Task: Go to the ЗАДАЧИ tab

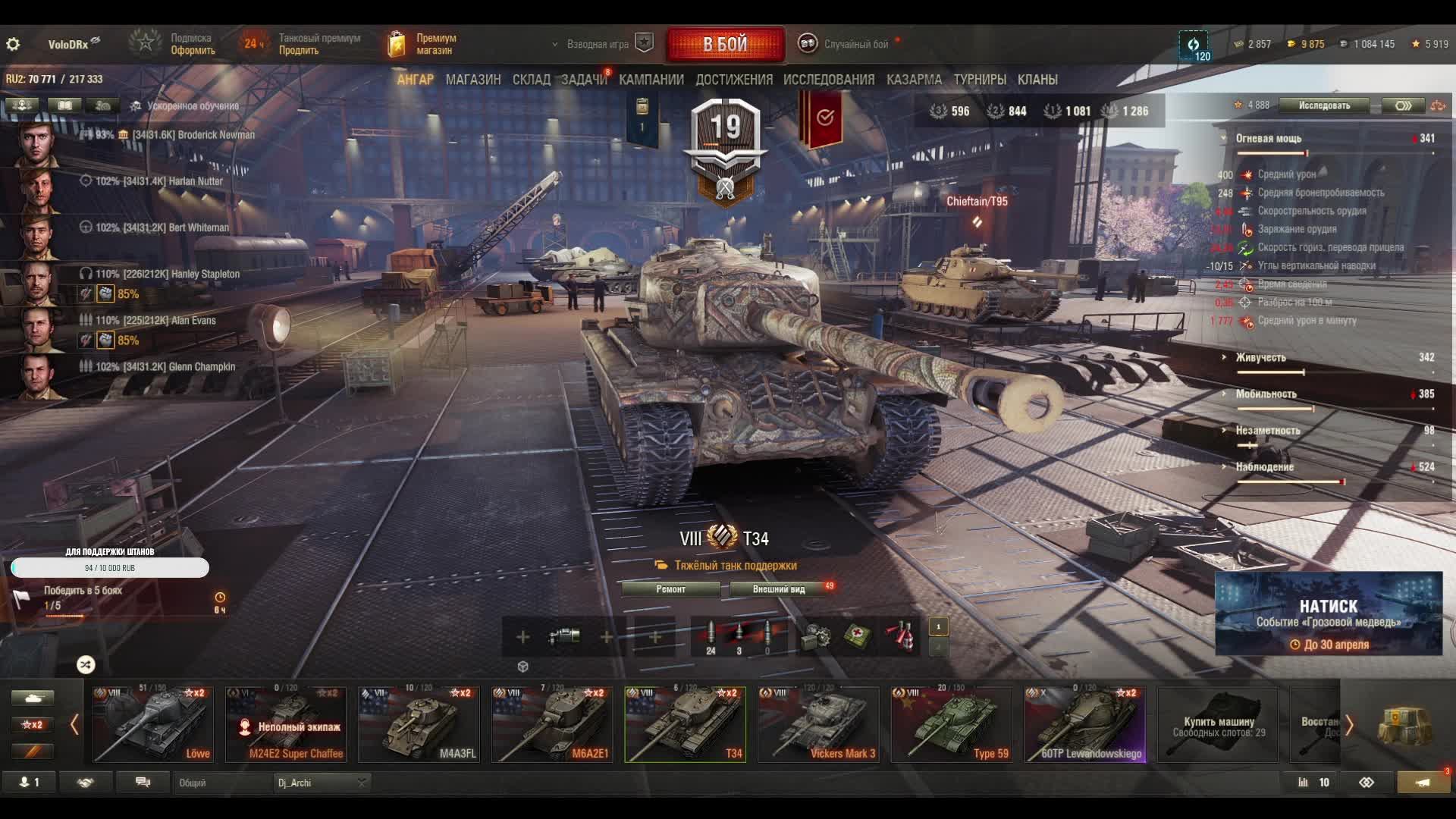Action: click(584, 80)
